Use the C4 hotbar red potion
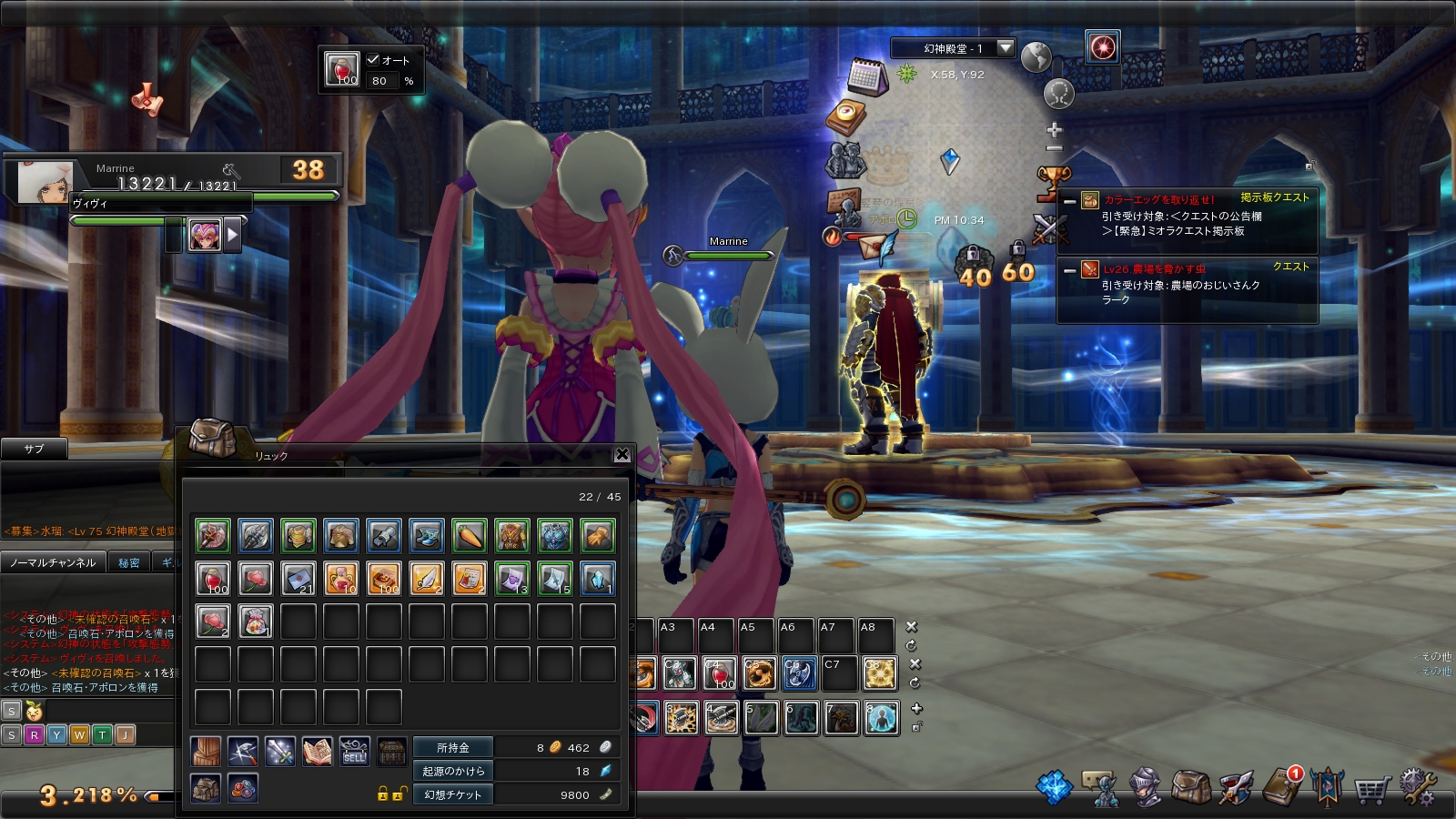 click(x=719, y=673)
